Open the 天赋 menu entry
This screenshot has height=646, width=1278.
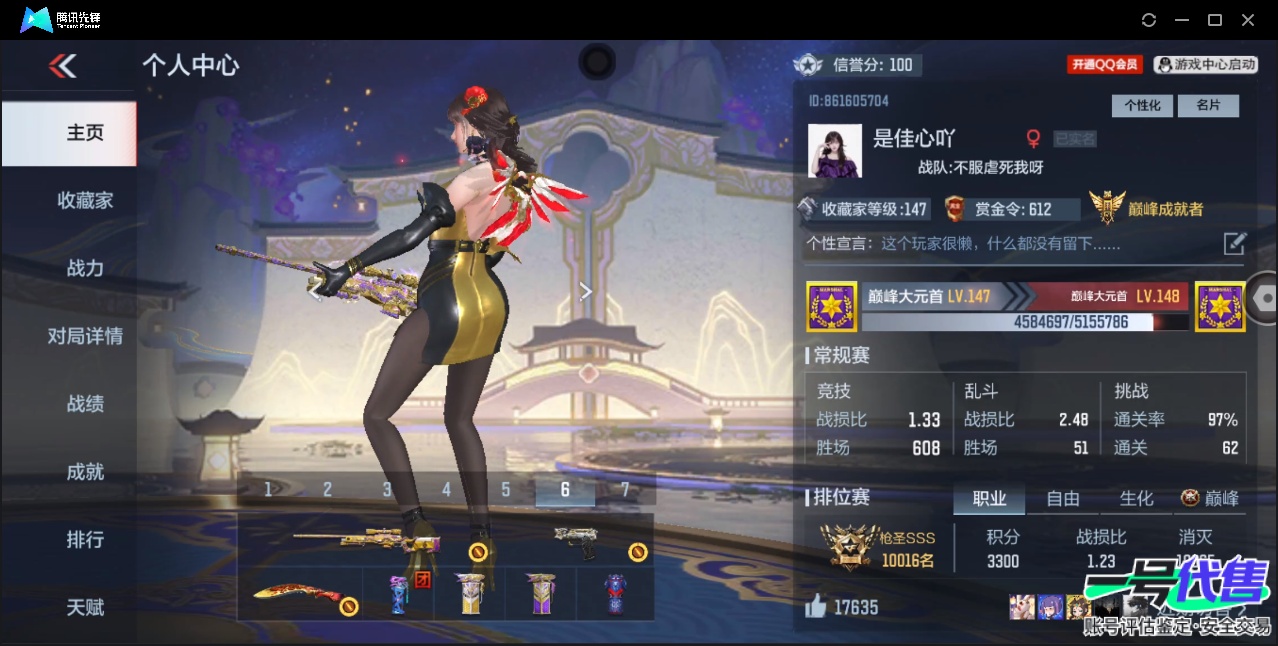tap(85, 607)
